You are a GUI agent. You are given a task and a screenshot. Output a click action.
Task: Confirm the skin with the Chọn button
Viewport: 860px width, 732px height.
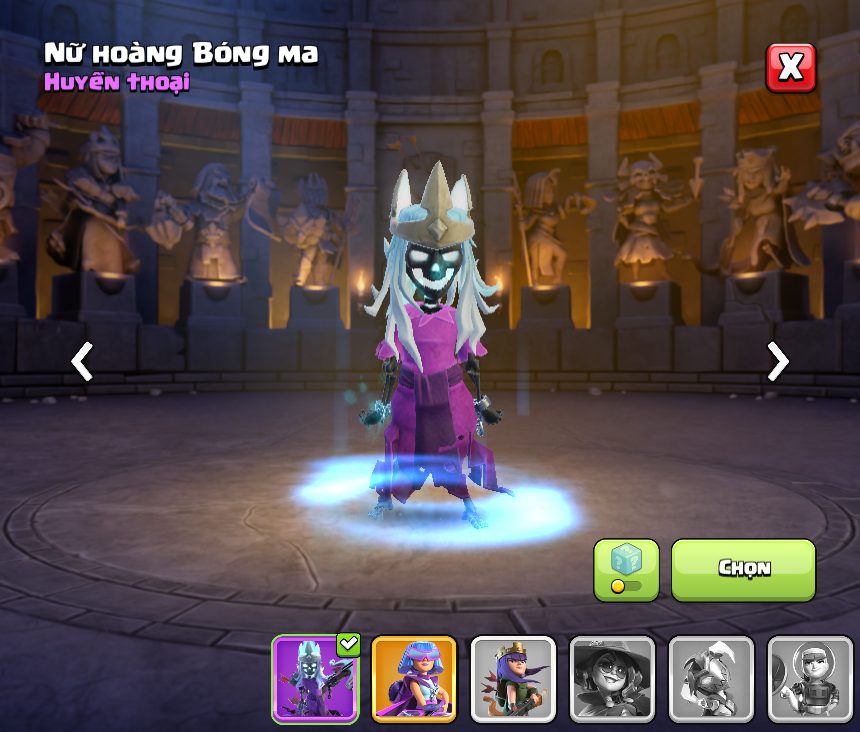(x=743, y=569)
